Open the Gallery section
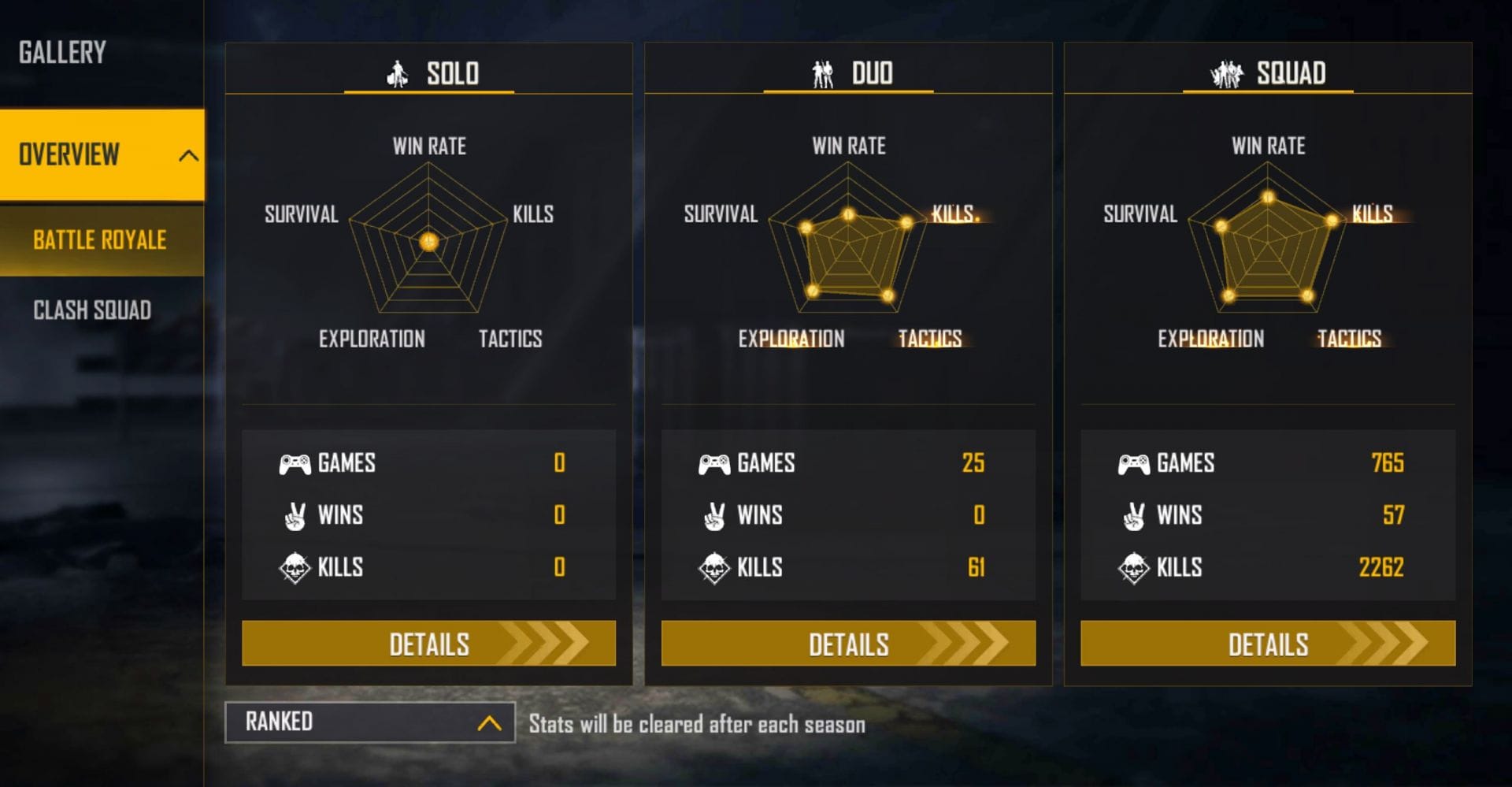The width and height of the screenshot is (1512, 787). click(x=62, y=53)
